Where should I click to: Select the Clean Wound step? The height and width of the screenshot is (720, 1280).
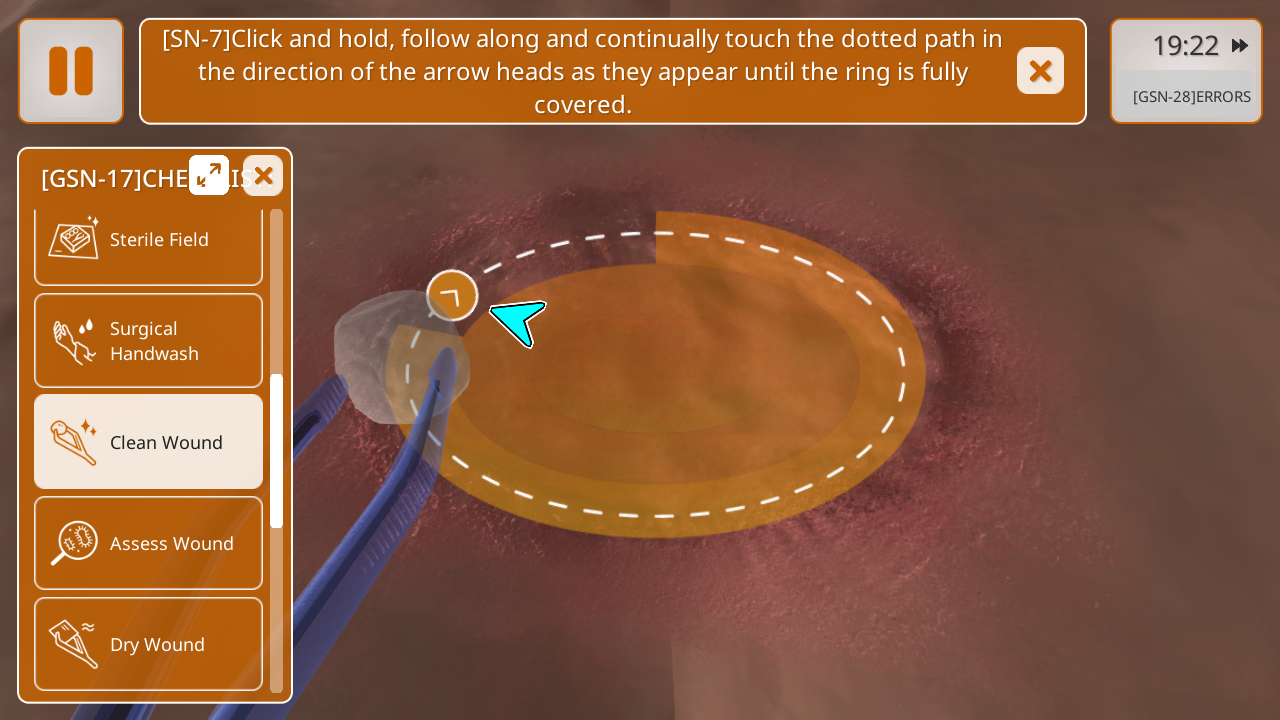click(148, 442)
